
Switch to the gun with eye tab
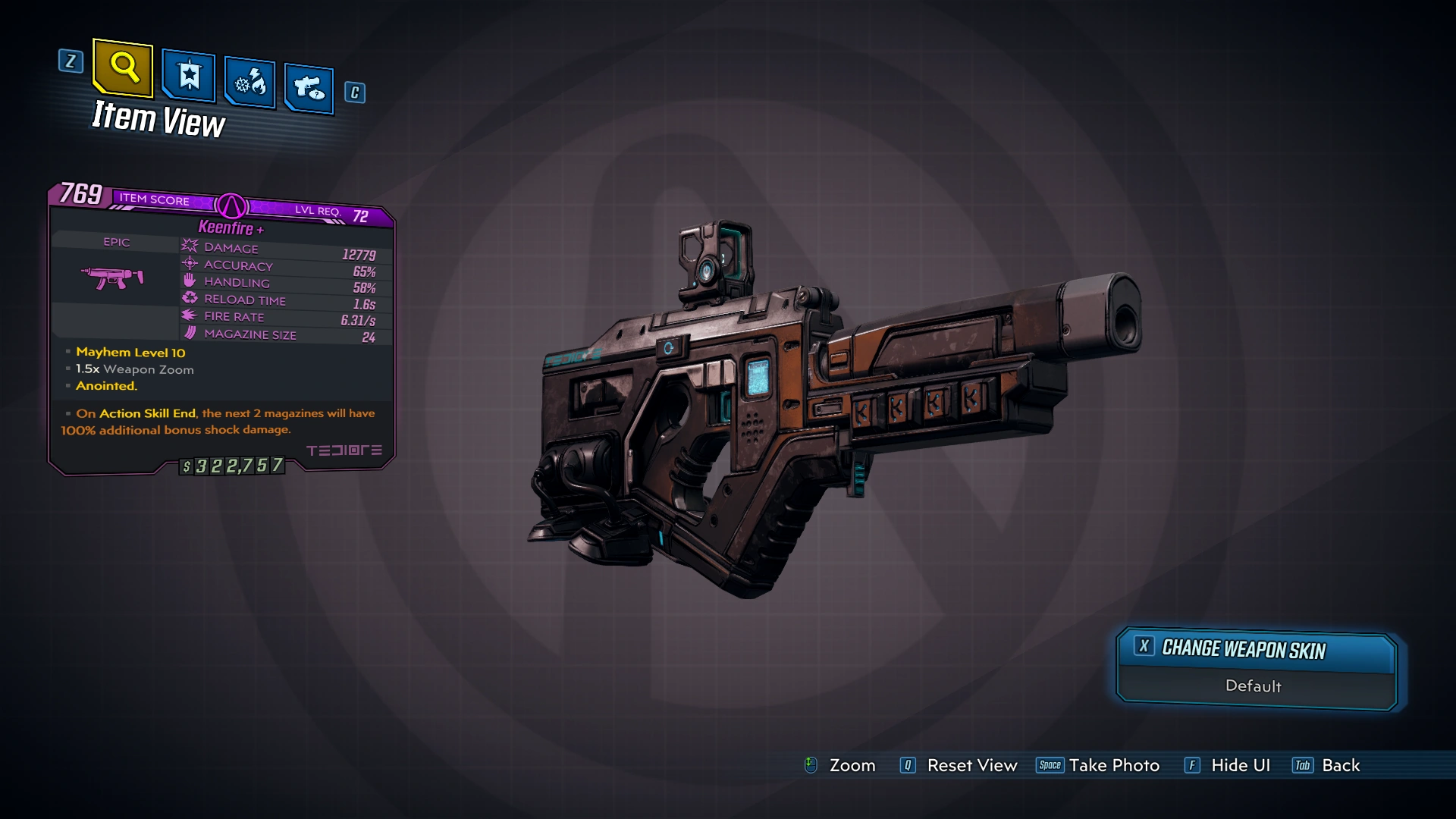click(309, 89)
